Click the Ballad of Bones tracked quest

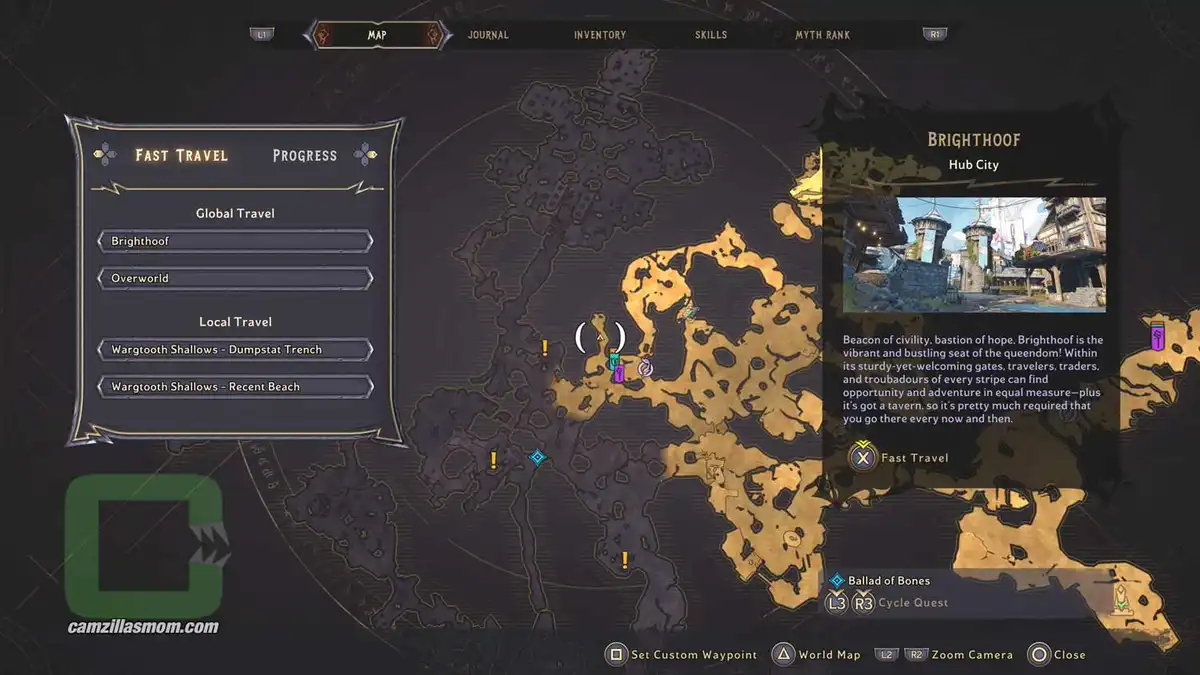888,580
